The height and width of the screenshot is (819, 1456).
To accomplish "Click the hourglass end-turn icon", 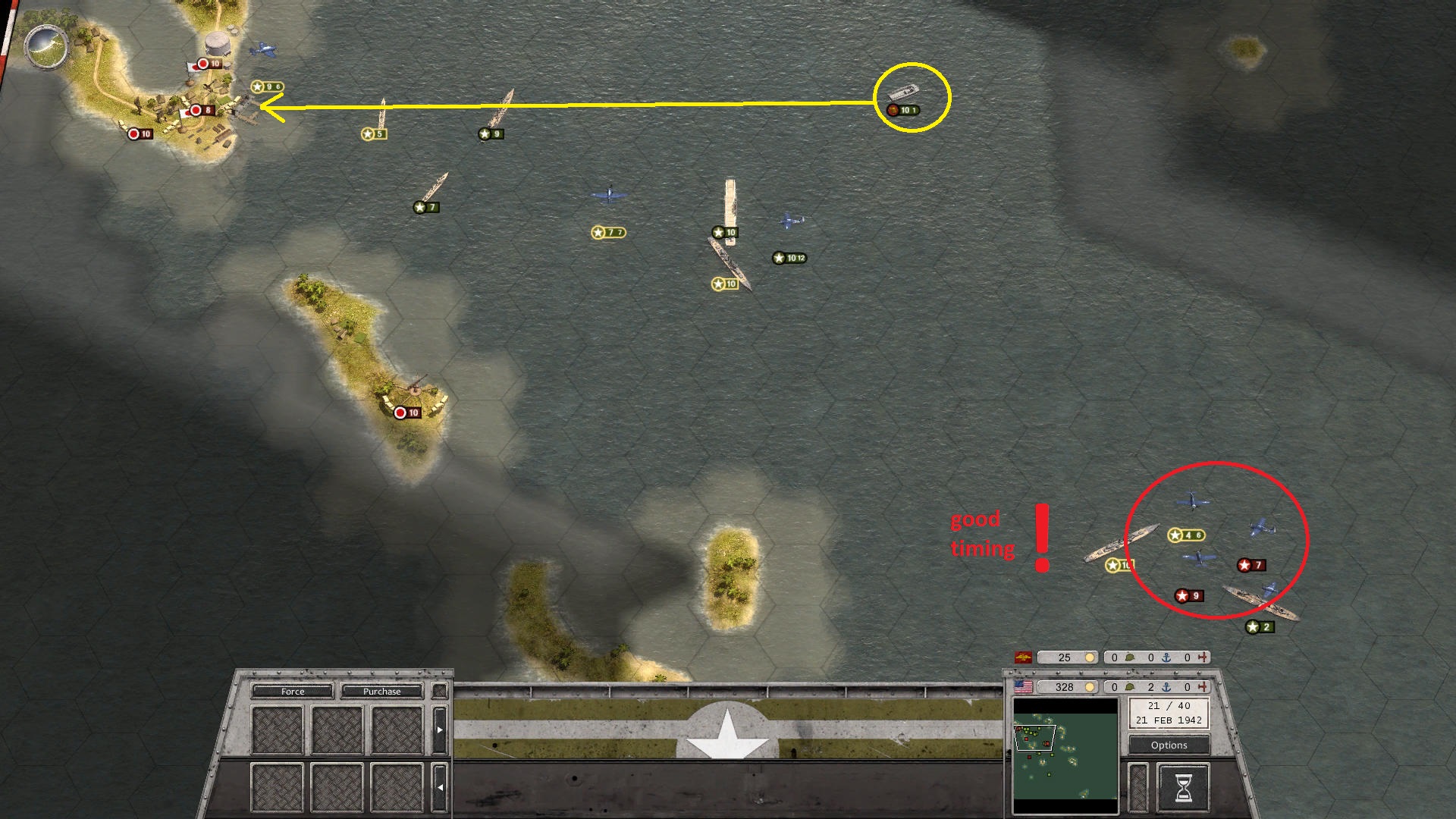I will tap(1183, 786).
